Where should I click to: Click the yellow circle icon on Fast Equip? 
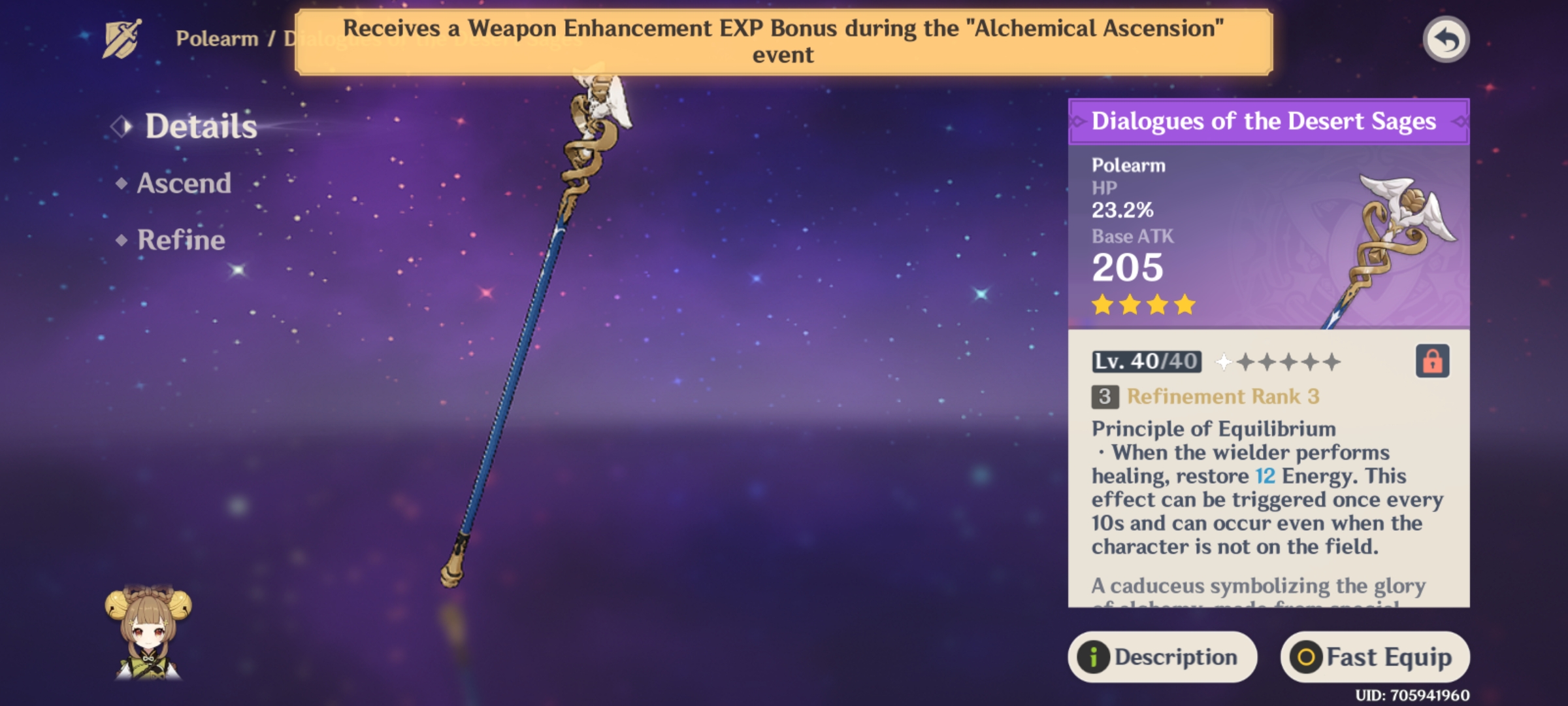tap(1307, 657)
